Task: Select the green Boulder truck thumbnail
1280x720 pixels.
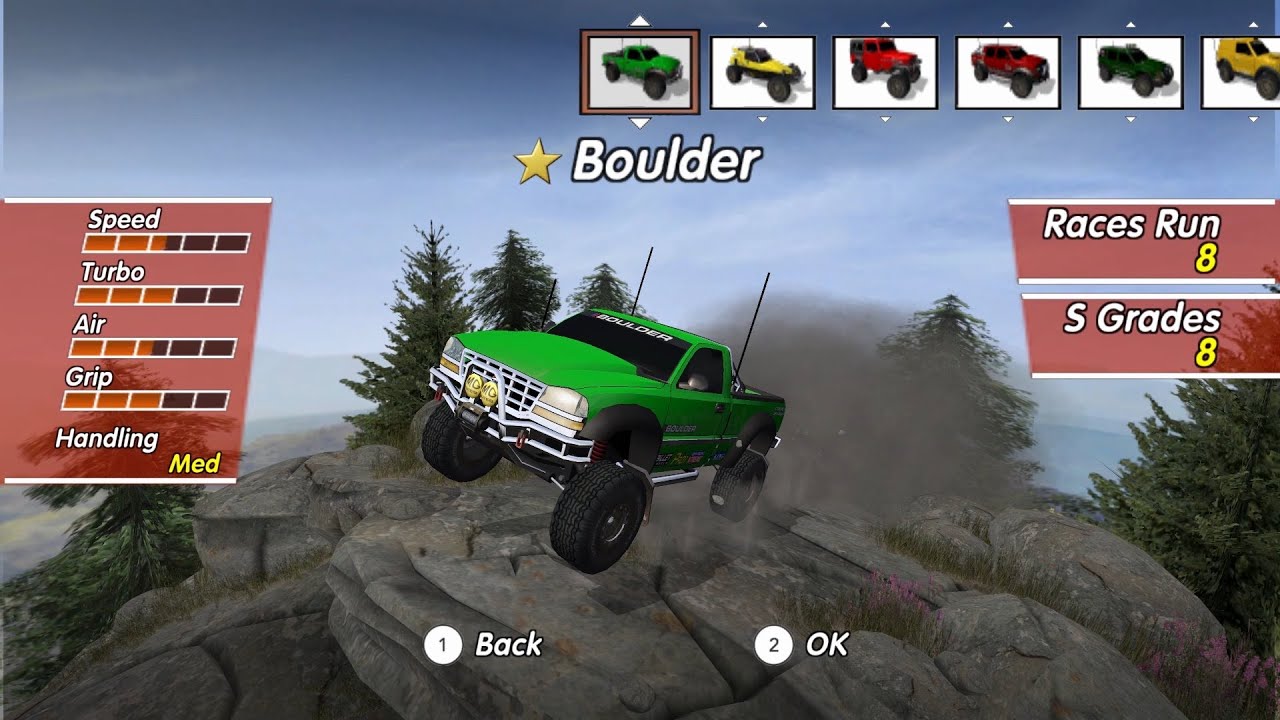Action: click(640, 71)
